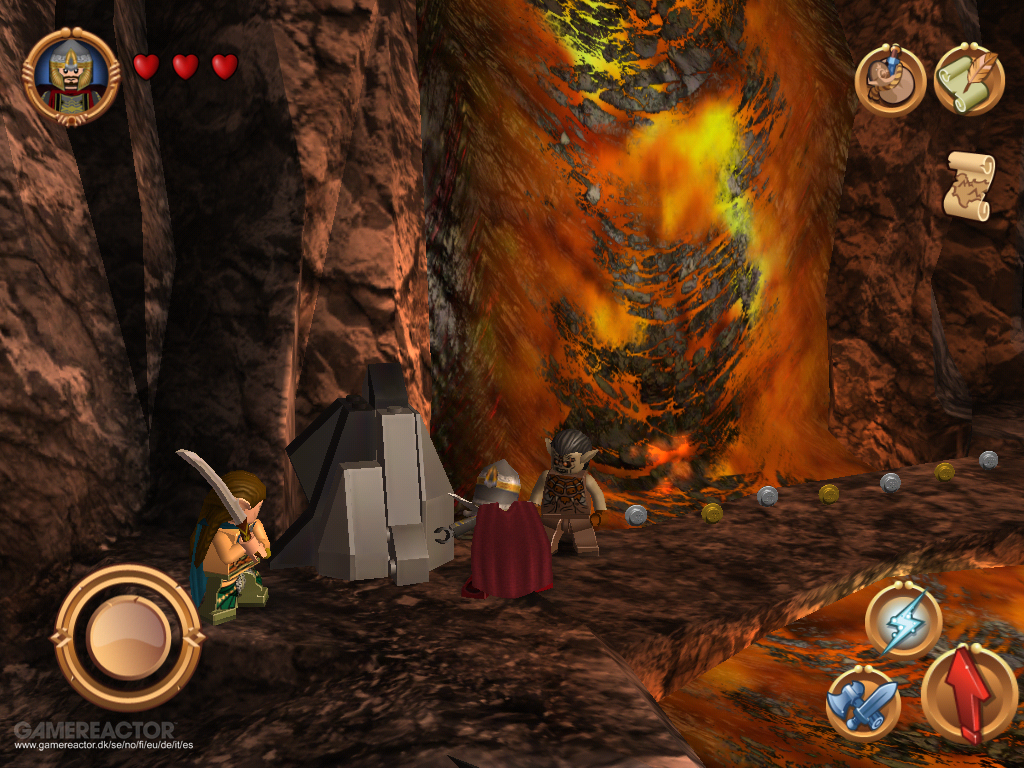Activate the lightning bolt ability
This screenshot has height=768, width=1024.
pyautogui.click(x=902, y=620)
